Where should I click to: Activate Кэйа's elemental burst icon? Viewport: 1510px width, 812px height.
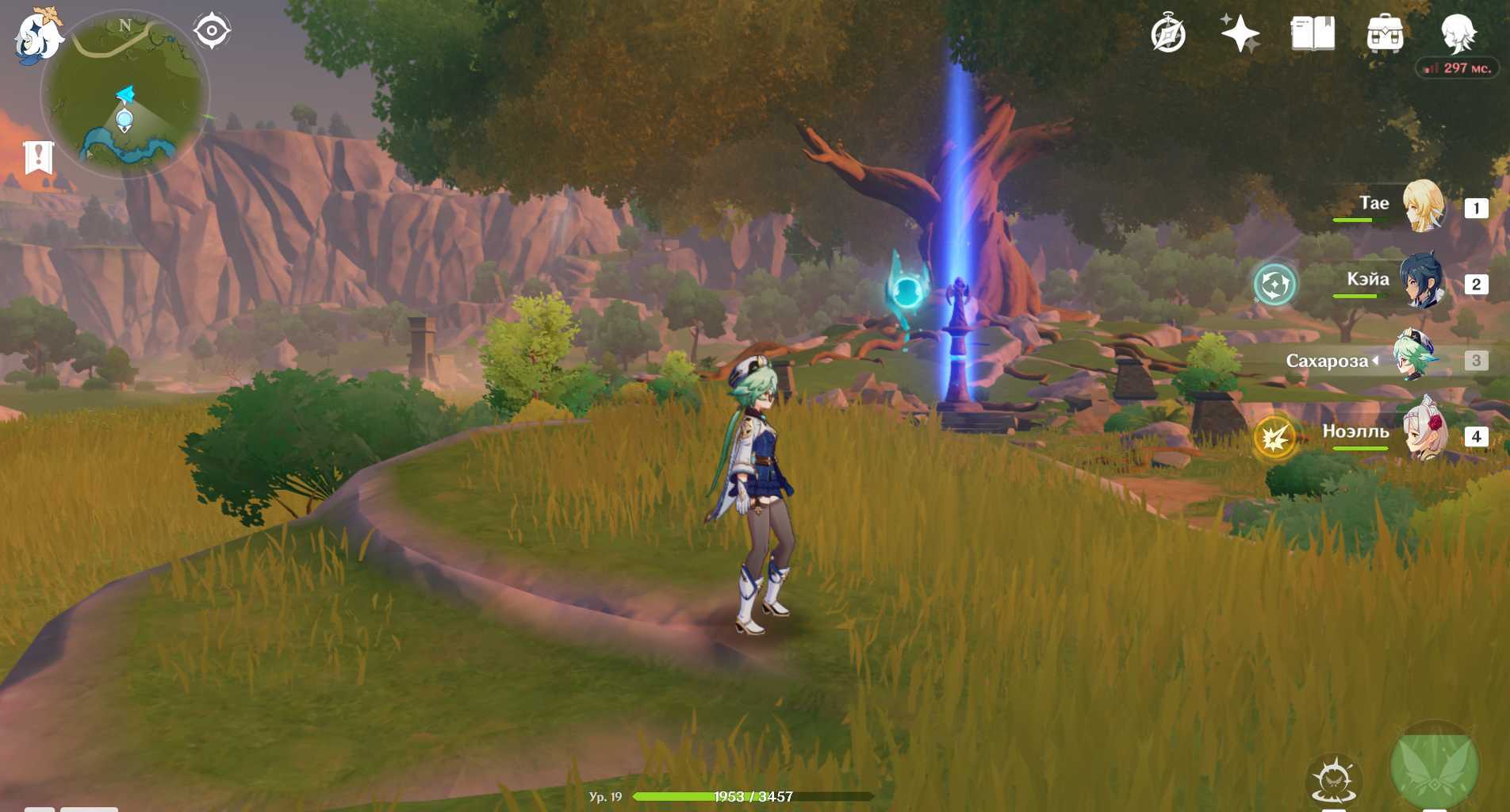pyautogui.click(x=1274, y=284)
